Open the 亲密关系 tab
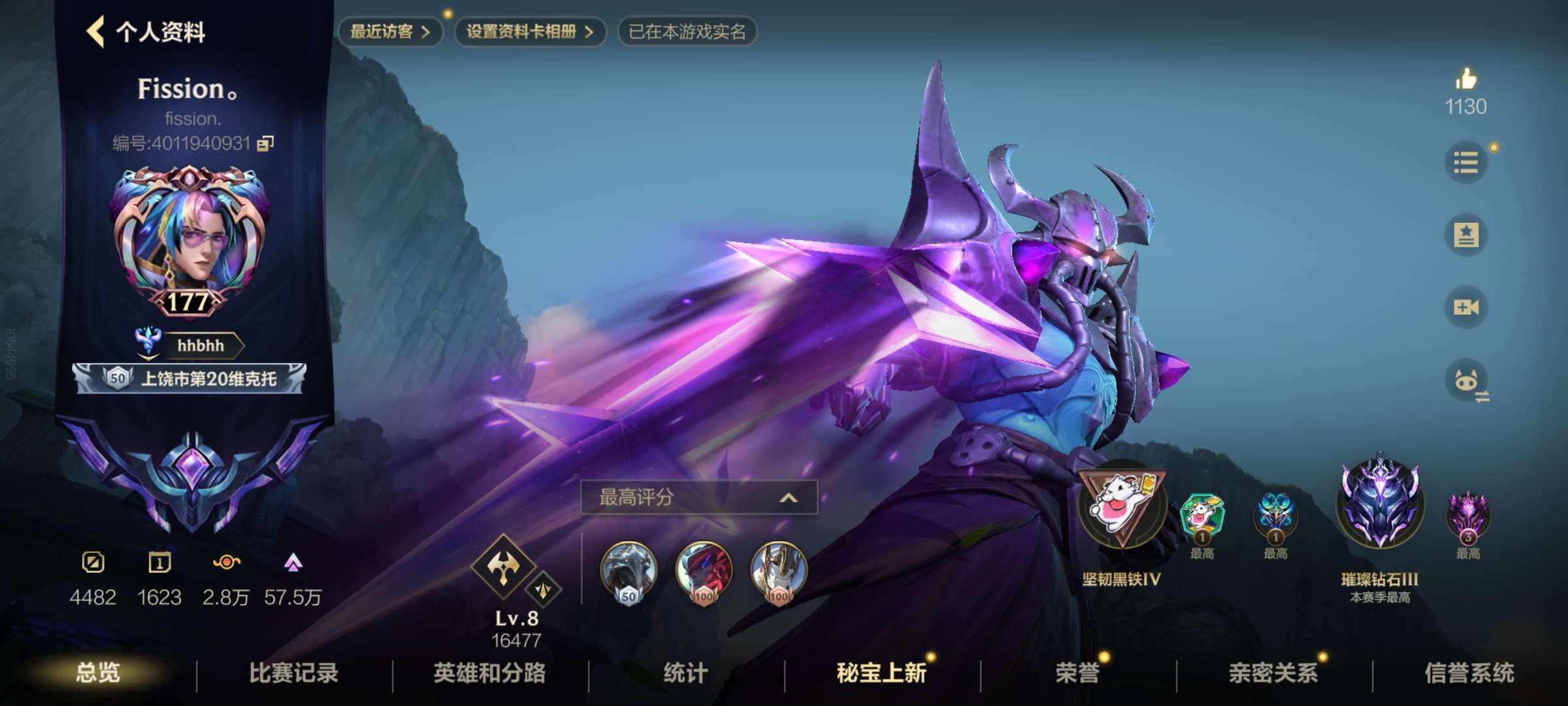1568x706 pixels. tap(1273, 673)
